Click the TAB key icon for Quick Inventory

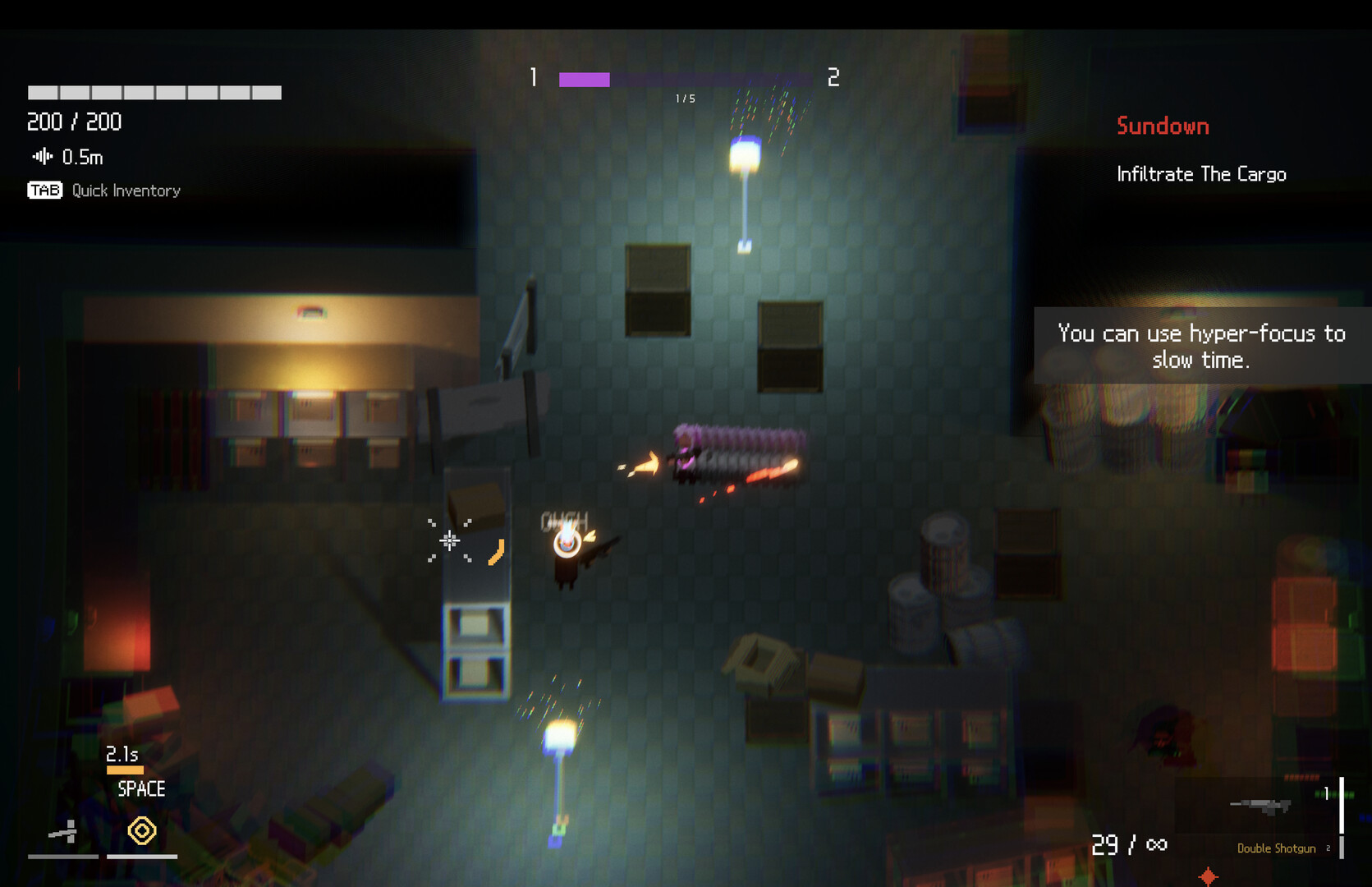pos(44,190)
